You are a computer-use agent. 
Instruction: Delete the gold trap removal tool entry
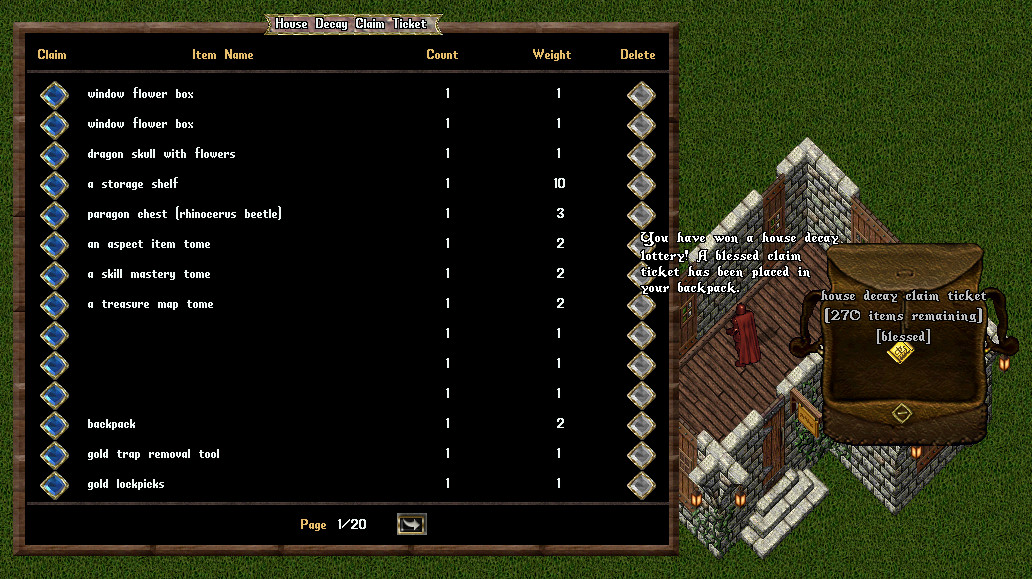point(640,455)
